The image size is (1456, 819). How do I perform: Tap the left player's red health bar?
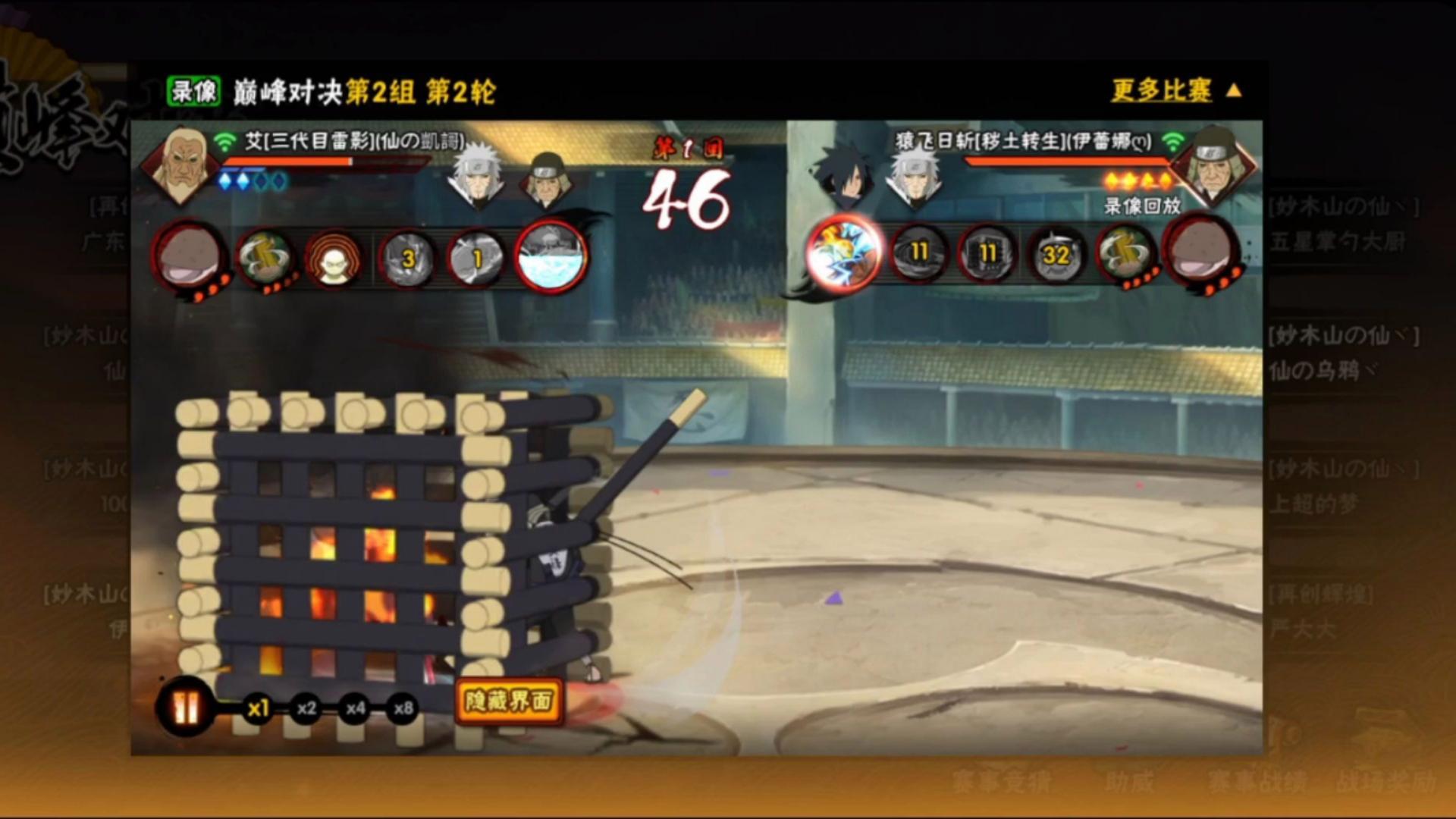[326, 162]
